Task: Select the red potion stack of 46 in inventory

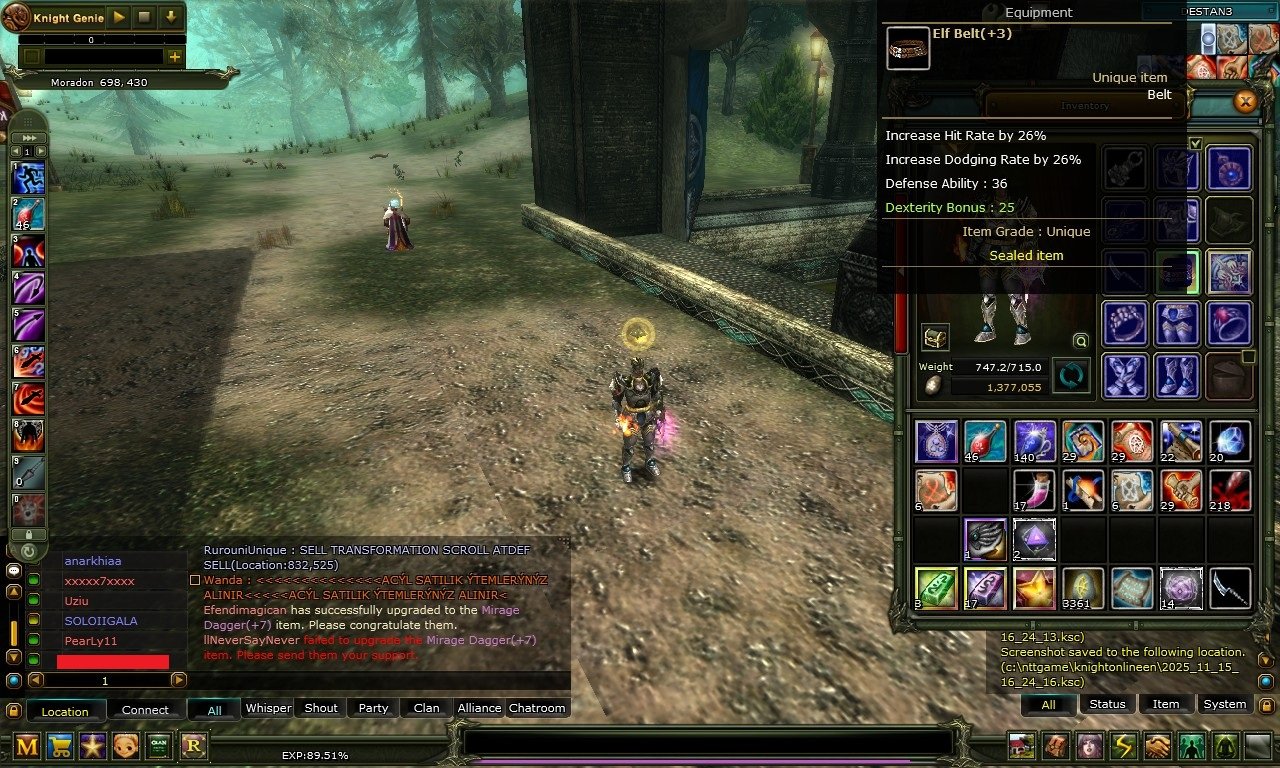Action: 985,441
